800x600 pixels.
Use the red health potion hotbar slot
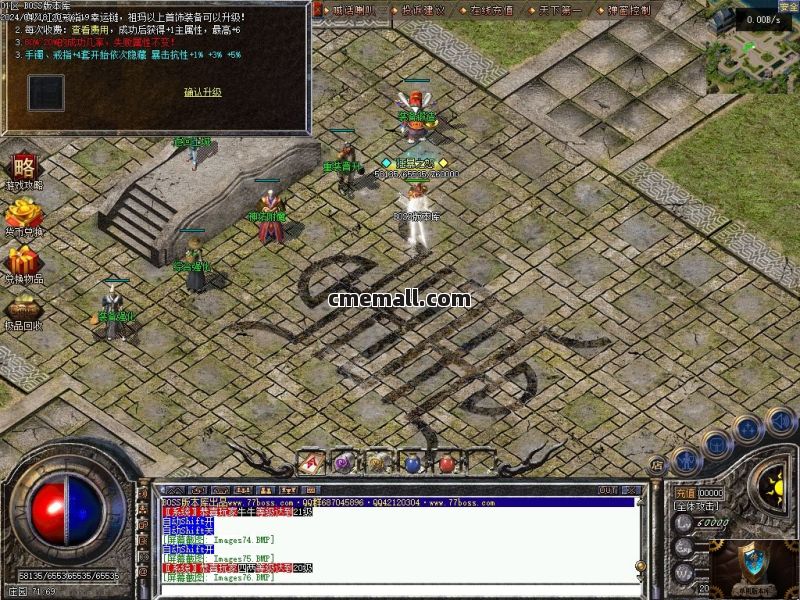[446, 463]
